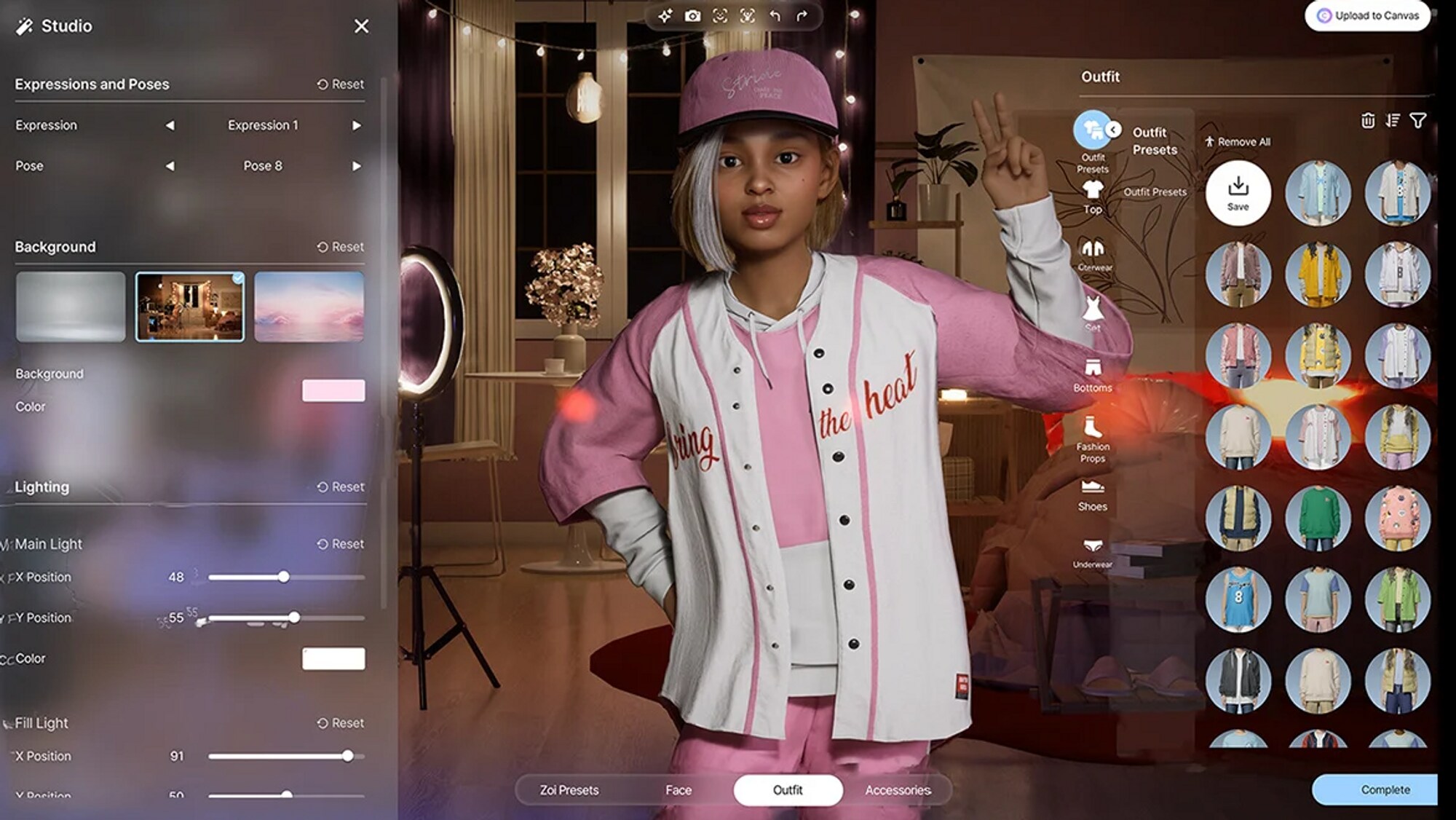Switch to the Face tab
Screen dimensions: 1456x820
[678, 790]
